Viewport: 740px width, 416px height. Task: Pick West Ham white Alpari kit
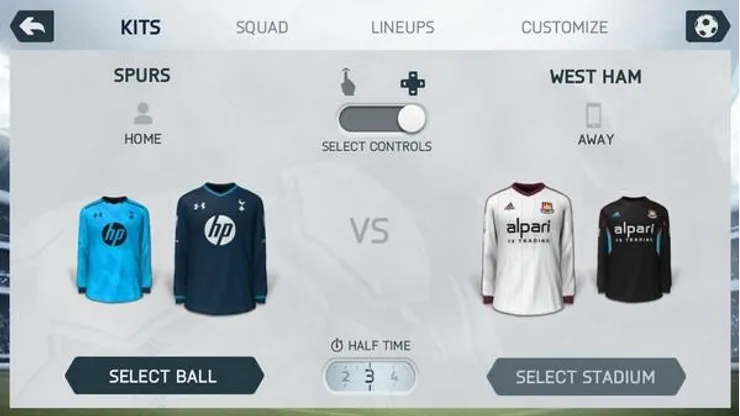[x=528, y=245]
